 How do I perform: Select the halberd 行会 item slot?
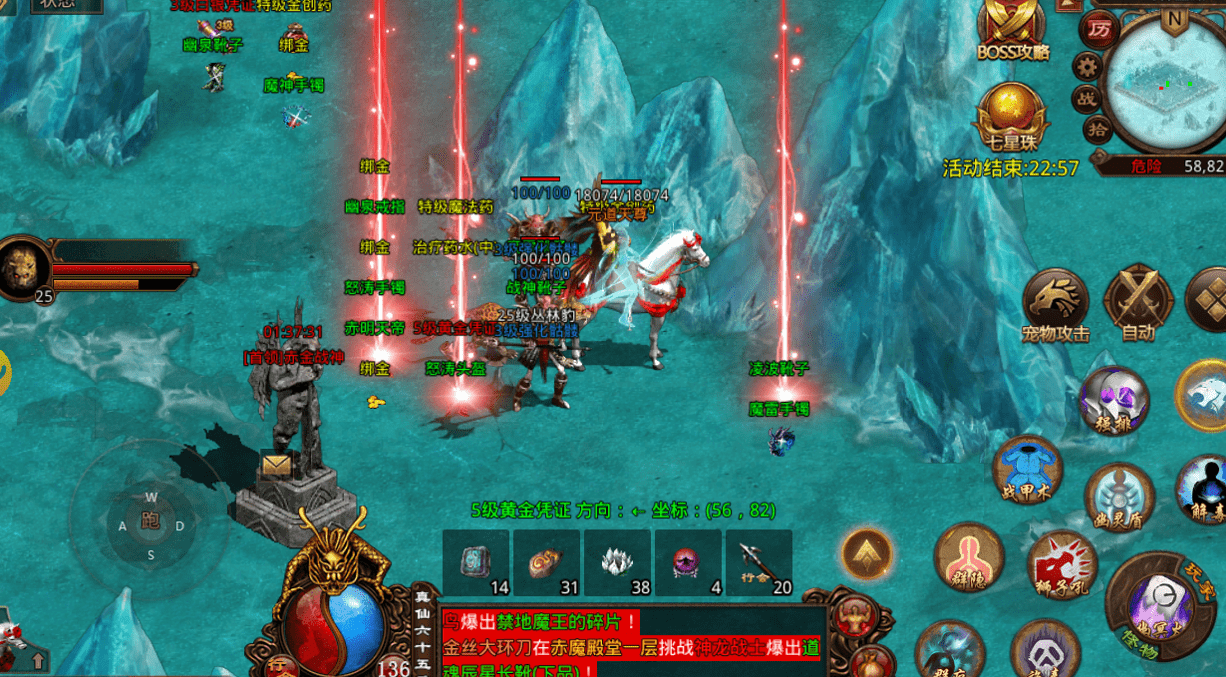(x=759, y=562)
